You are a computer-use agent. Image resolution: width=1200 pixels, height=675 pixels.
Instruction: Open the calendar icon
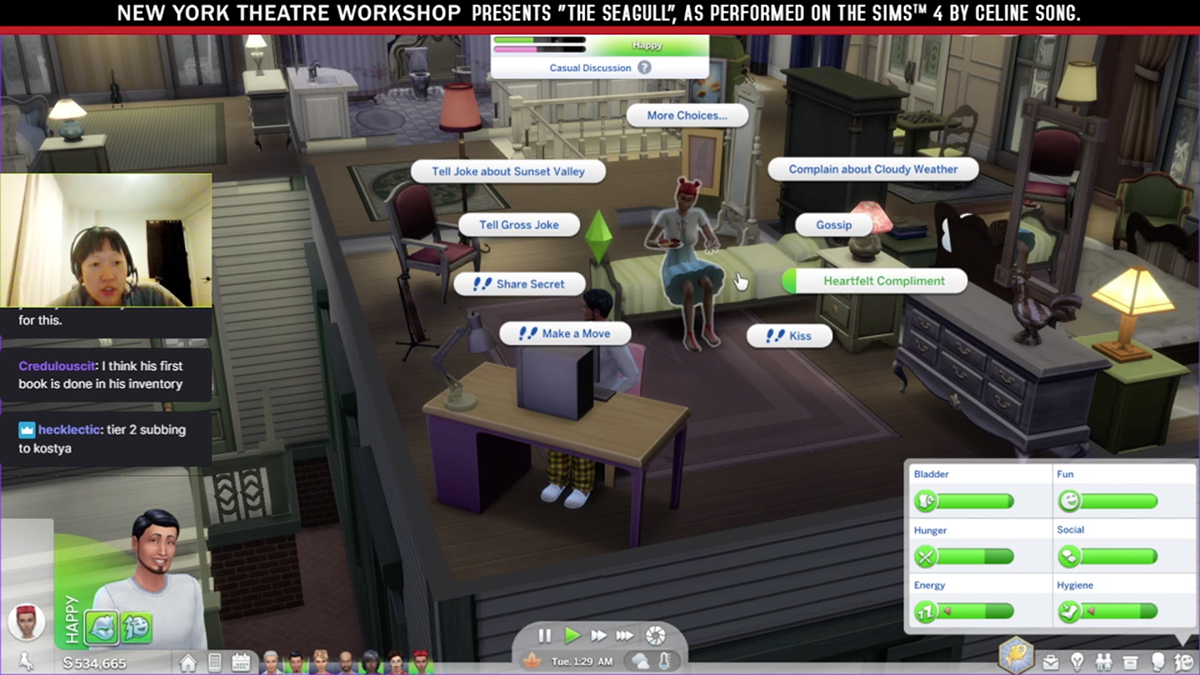point(241,662)
